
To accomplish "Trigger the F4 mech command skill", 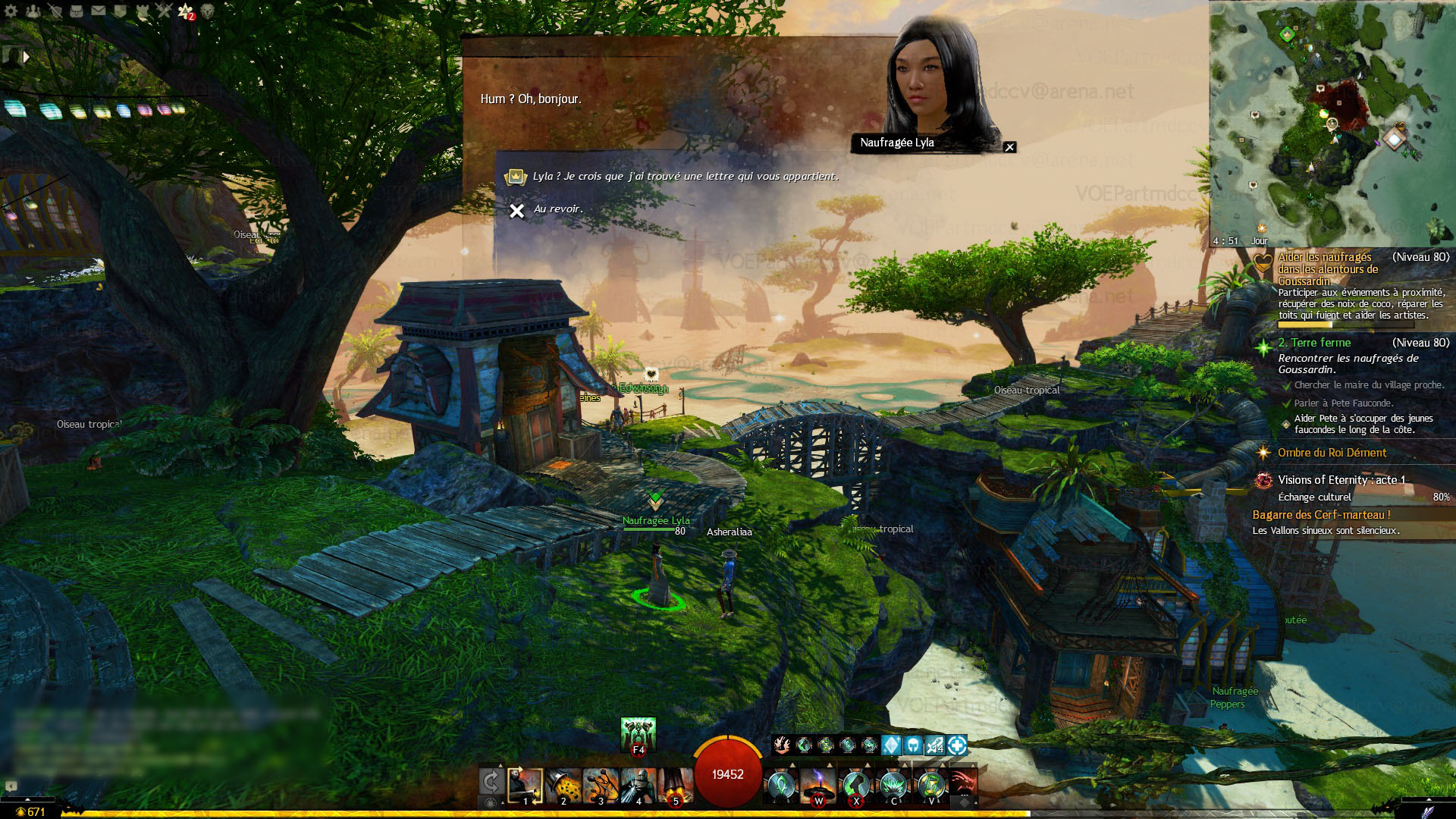I will [x=638, y=734].
